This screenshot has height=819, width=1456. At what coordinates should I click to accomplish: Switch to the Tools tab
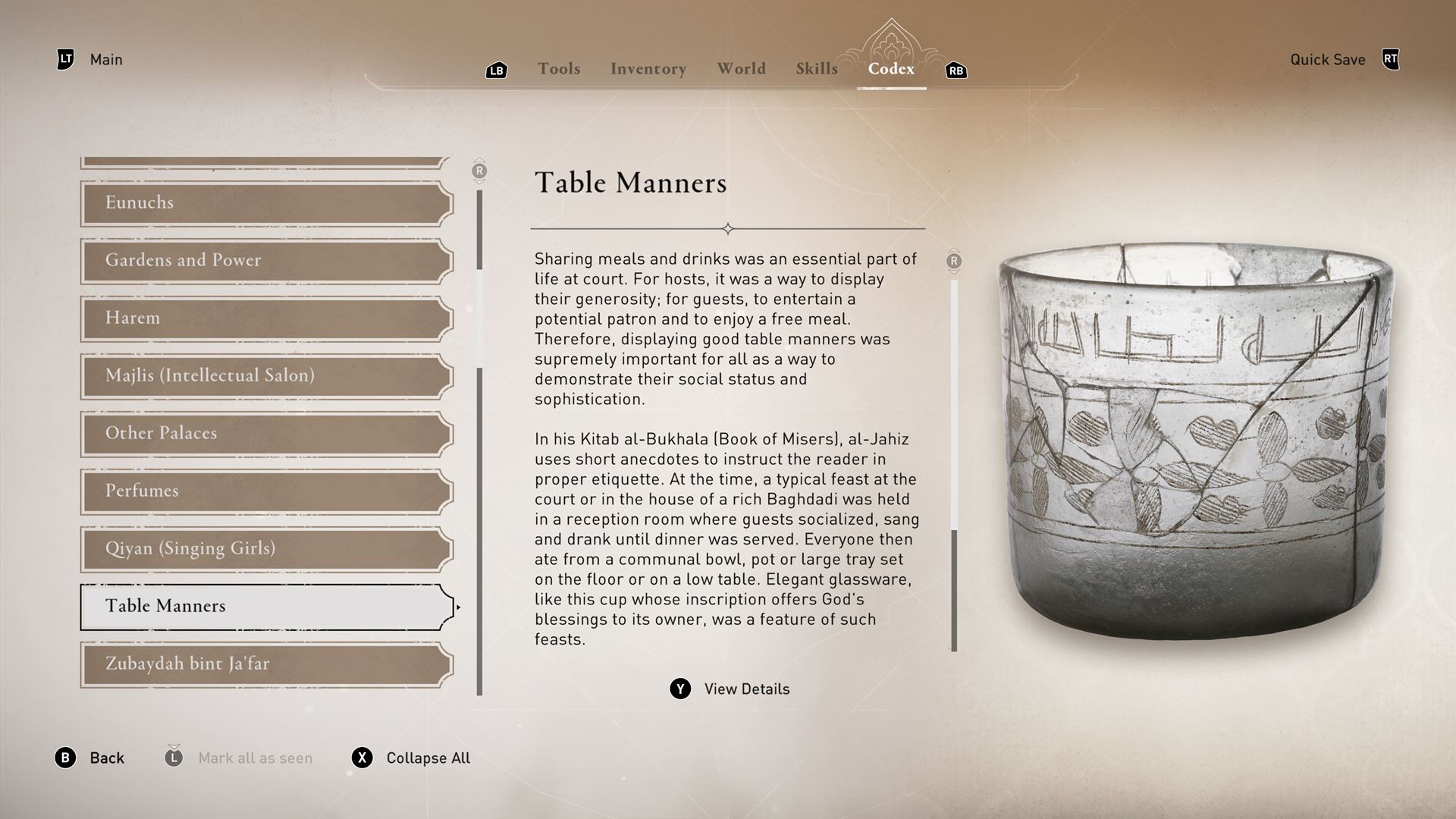point(559,69)
